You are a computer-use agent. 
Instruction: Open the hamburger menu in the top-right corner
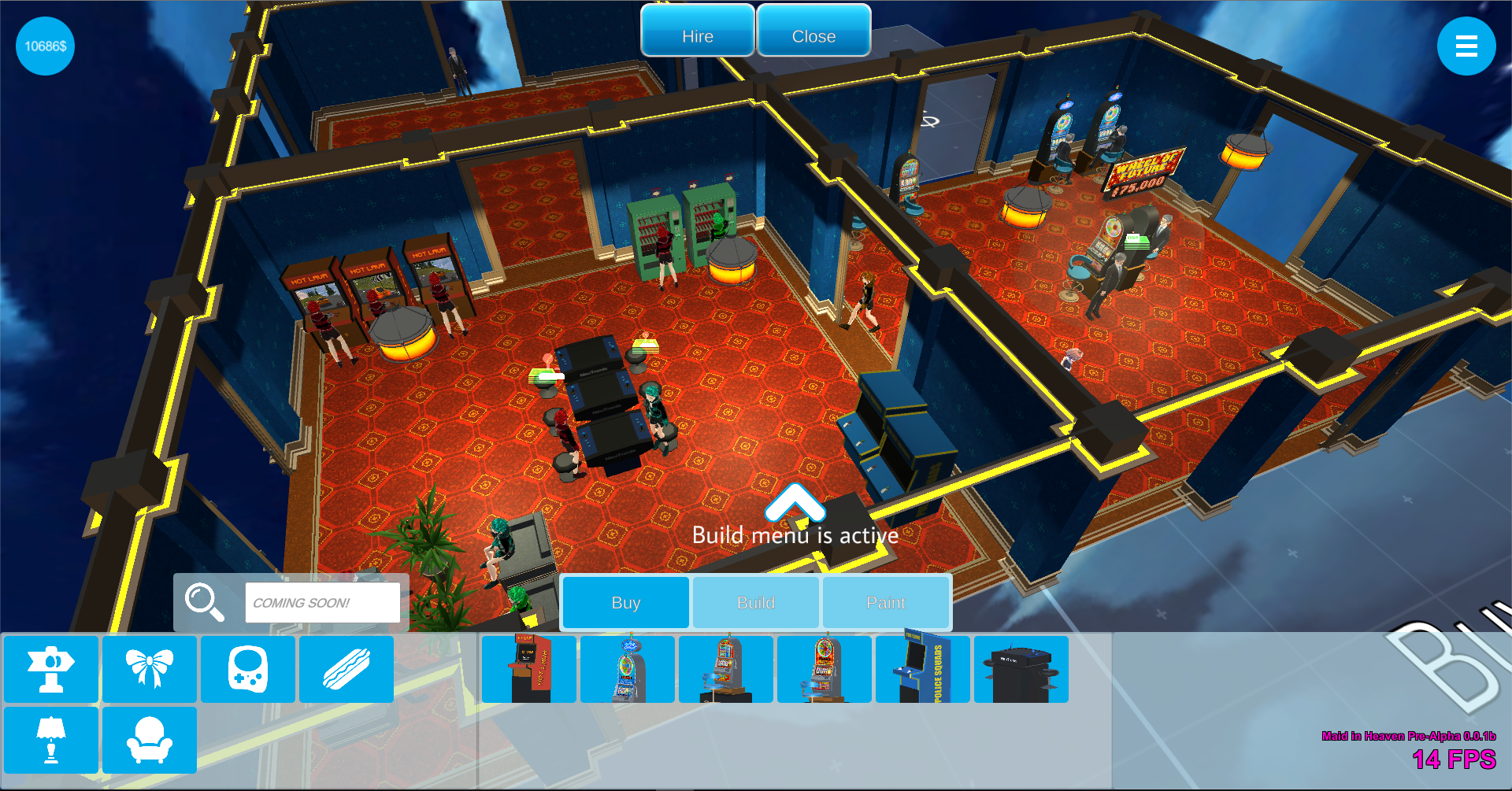tap(1466, 46)
